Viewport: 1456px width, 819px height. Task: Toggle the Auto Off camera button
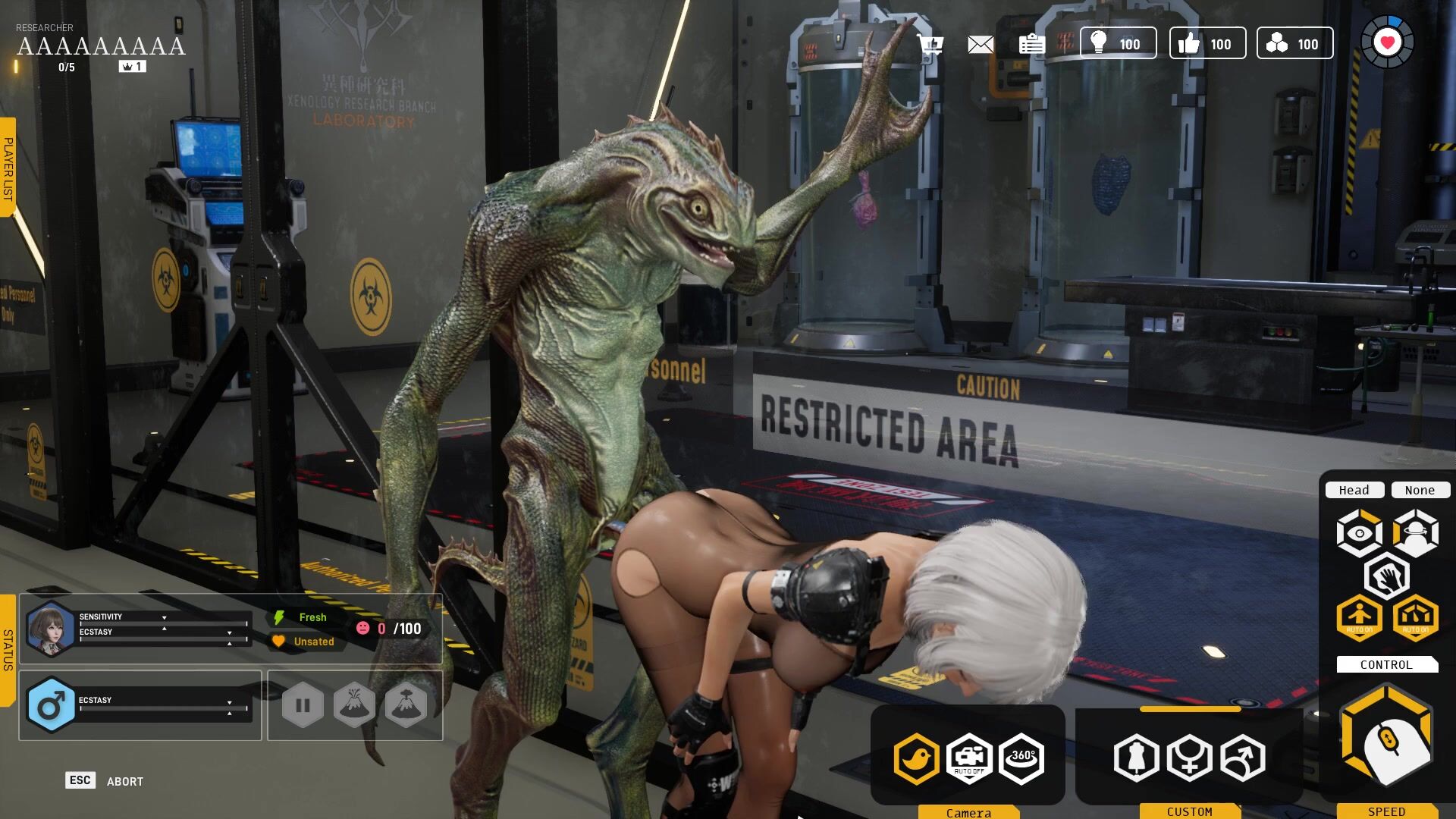pyautogui.click(x=969, y=758)
